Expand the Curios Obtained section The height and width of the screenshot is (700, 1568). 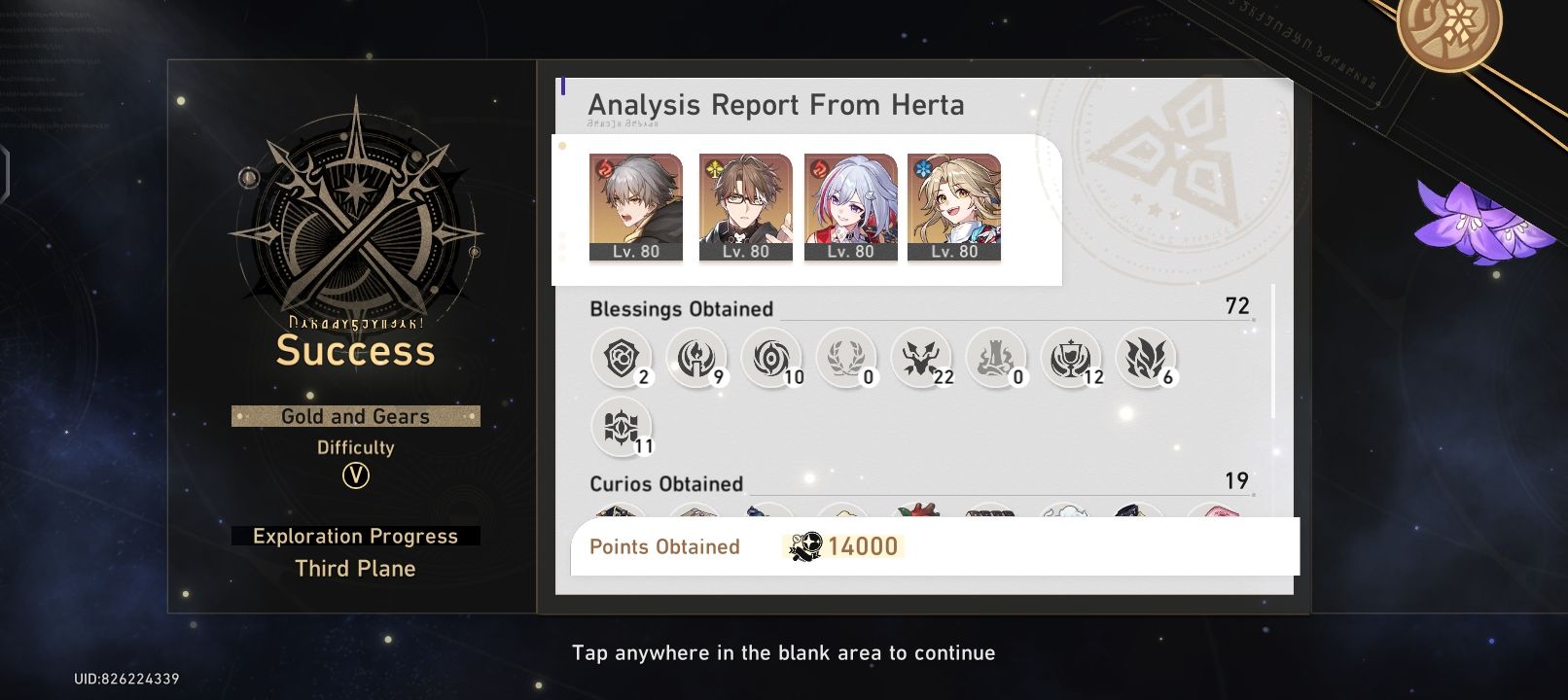coord(665,483)
